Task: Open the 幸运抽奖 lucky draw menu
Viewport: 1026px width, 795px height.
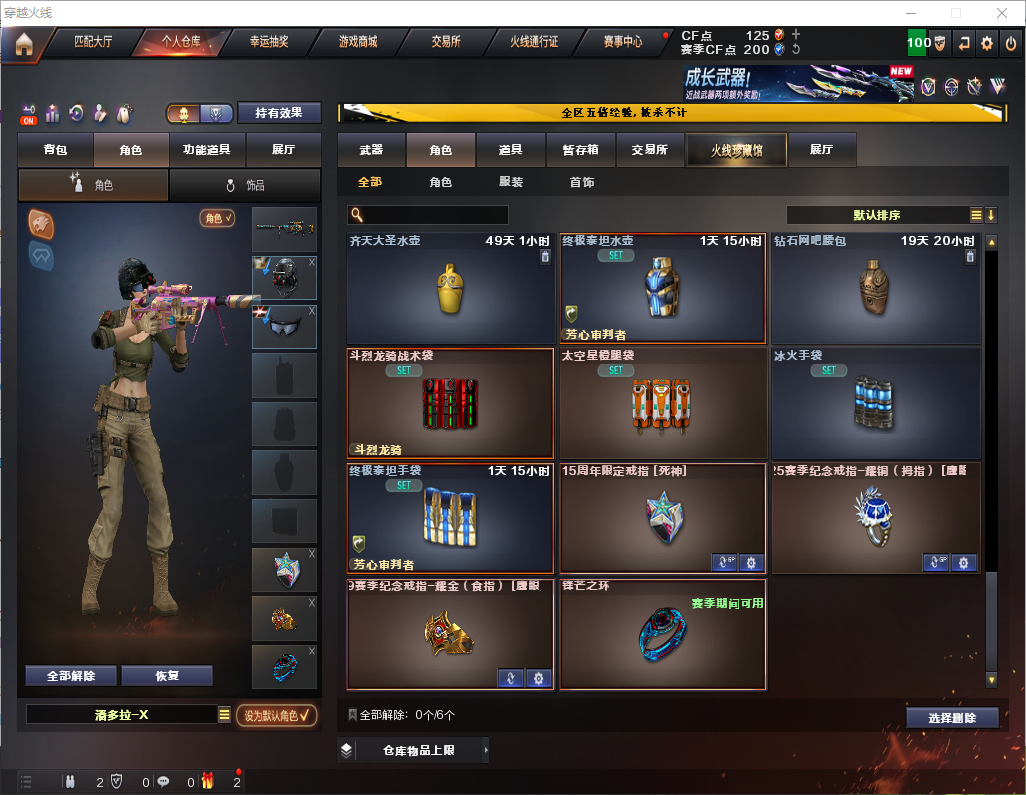Action: click(268, 42)
